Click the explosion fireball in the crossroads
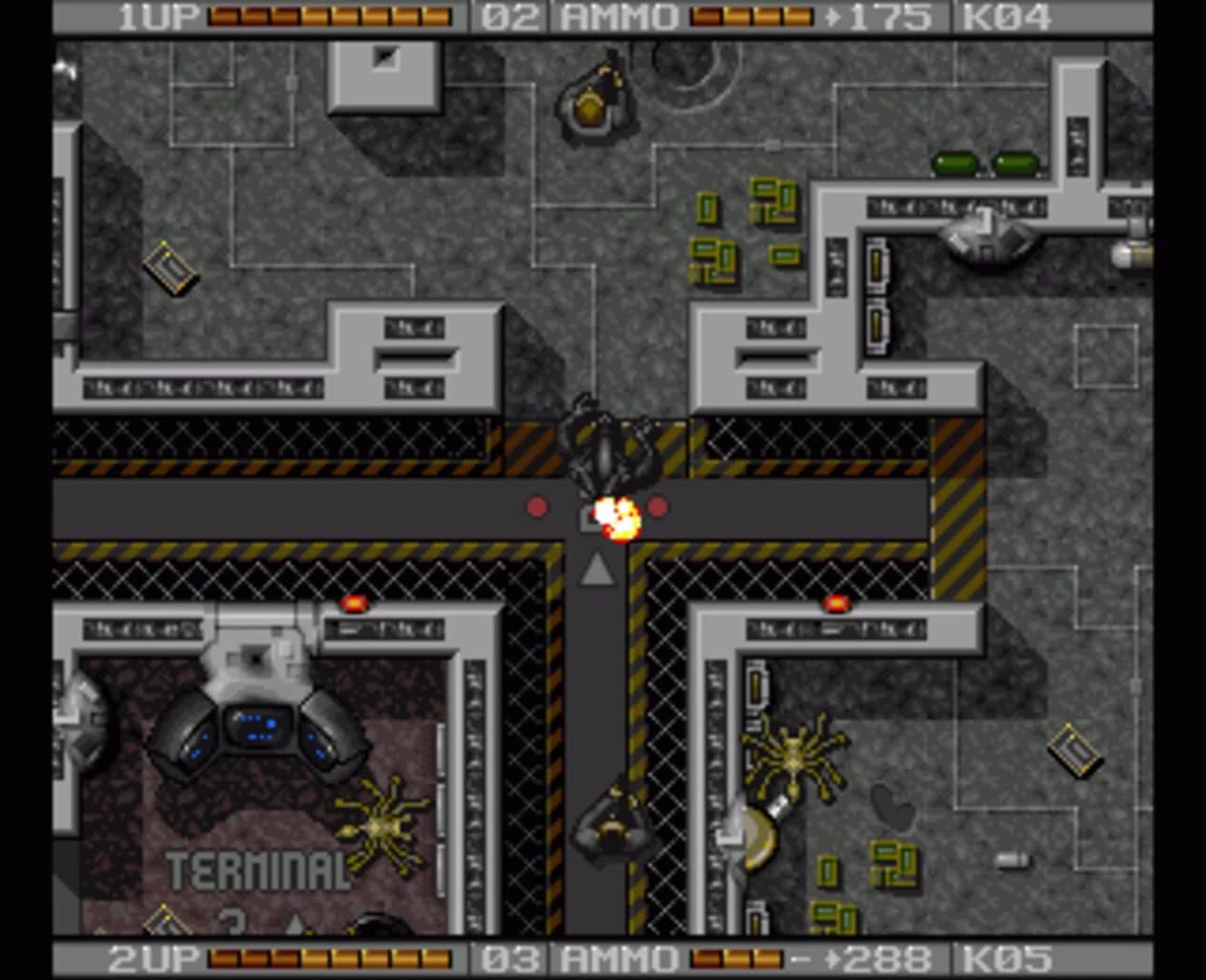Viewport: 1206px width, 980px height. point(617,515)
